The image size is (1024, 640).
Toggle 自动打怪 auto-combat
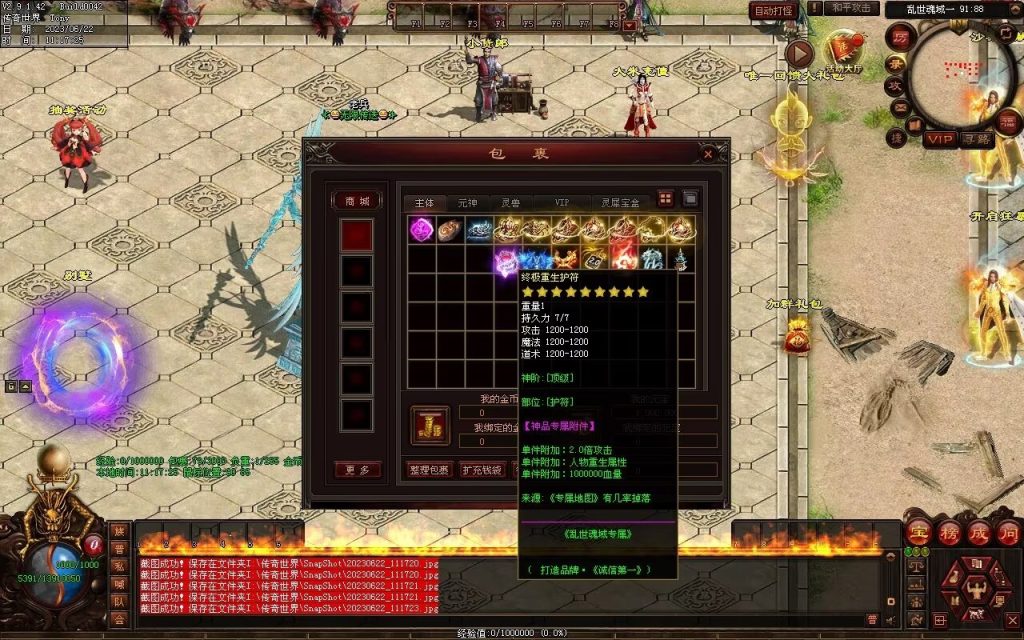[773, 11]
